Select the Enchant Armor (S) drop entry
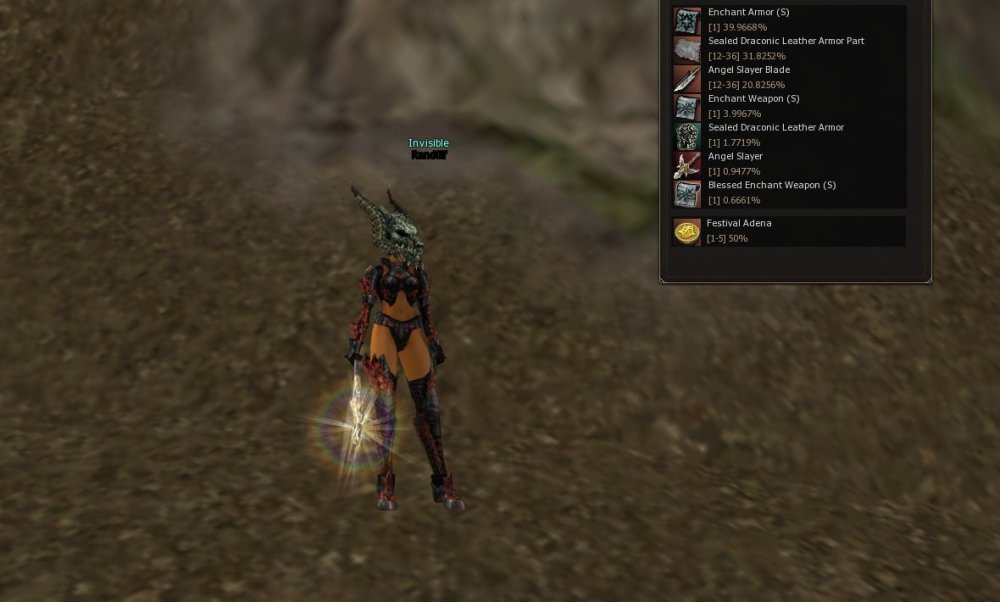 coord(748,13)
